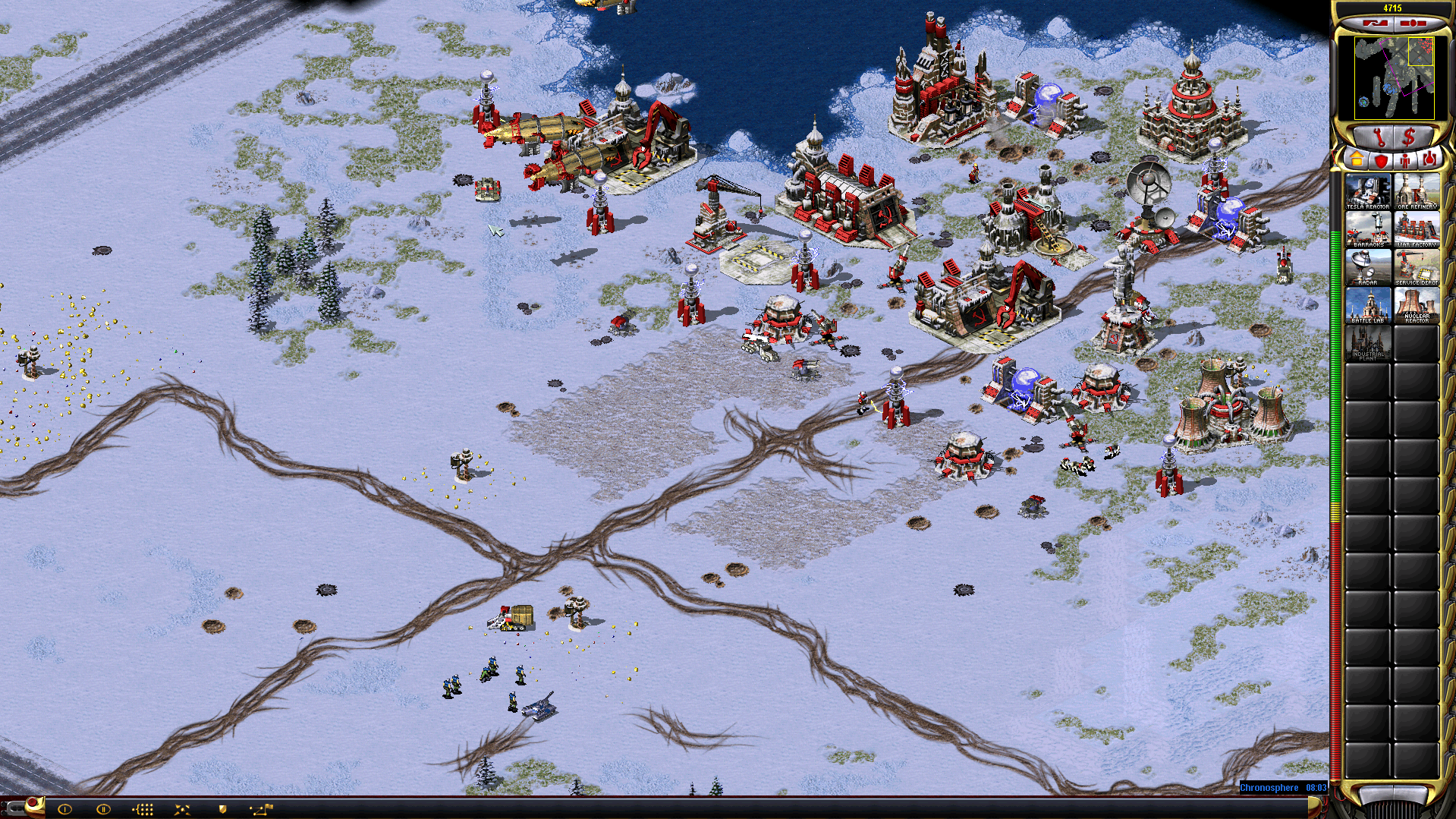Activate the wrench repair button
The height and width of the screenshot is (819, 1456).
pyautogui.click(x=1377, y=137)
